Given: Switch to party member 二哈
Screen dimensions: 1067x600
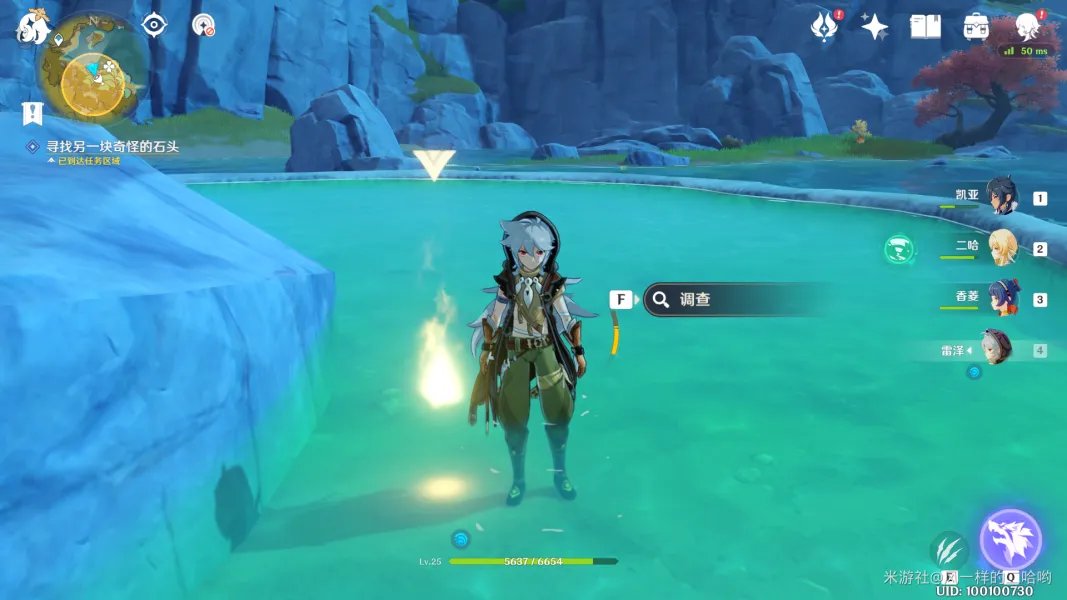Looking at the screenshot, I should pyautogui.click(x=1001, y=247).
